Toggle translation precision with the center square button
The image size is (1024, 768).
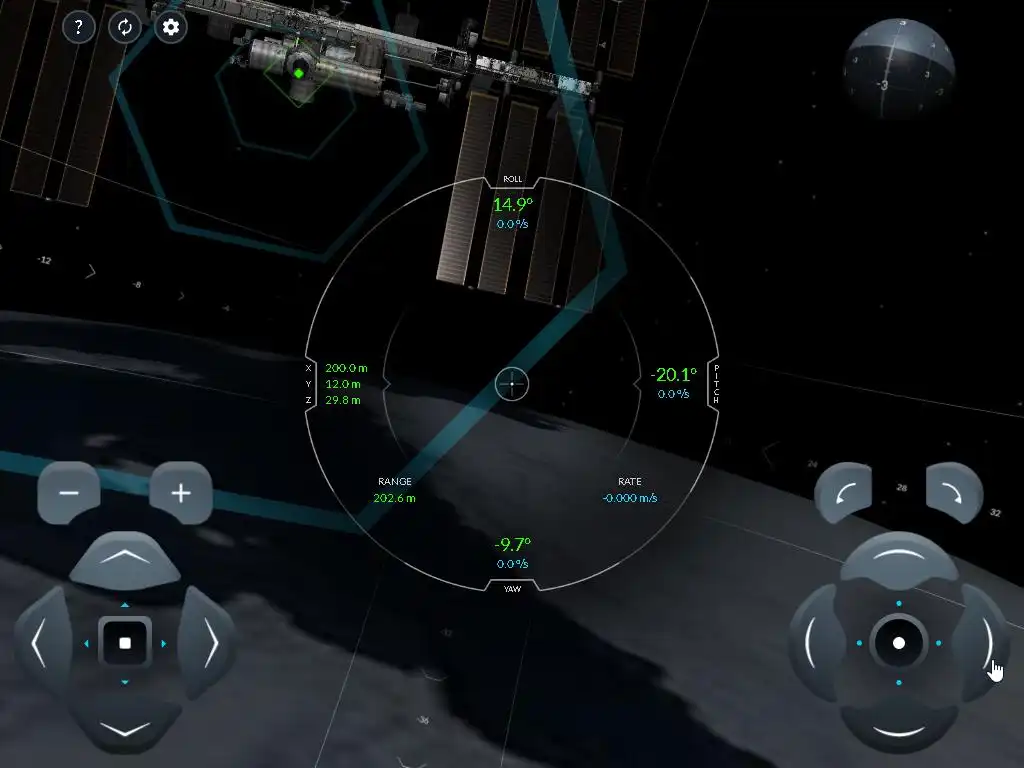tap(125, 643)
